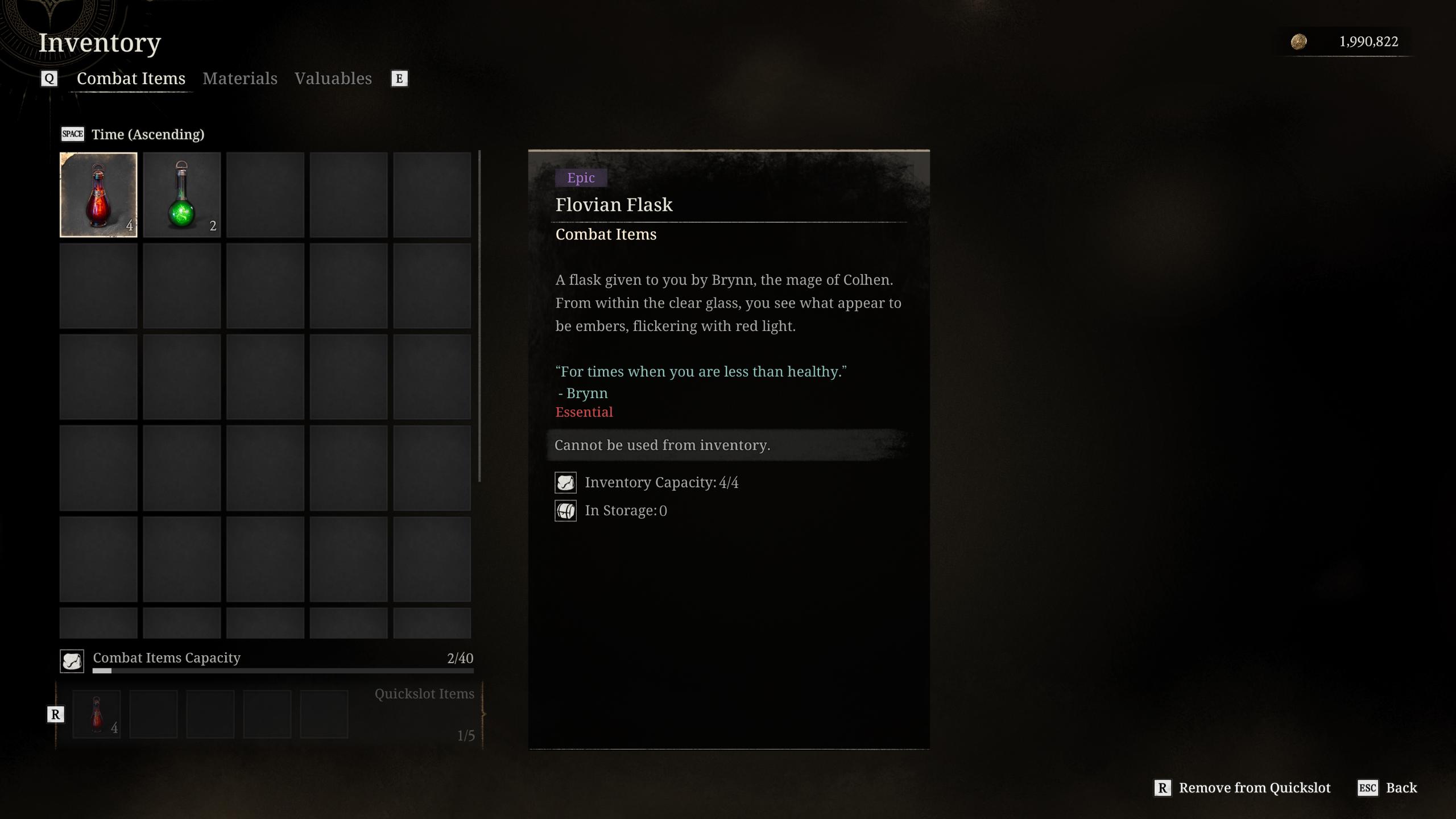Click the In Storage chest icon
This screenshot has width=1456, height=819.
click(x=566, y=510)
